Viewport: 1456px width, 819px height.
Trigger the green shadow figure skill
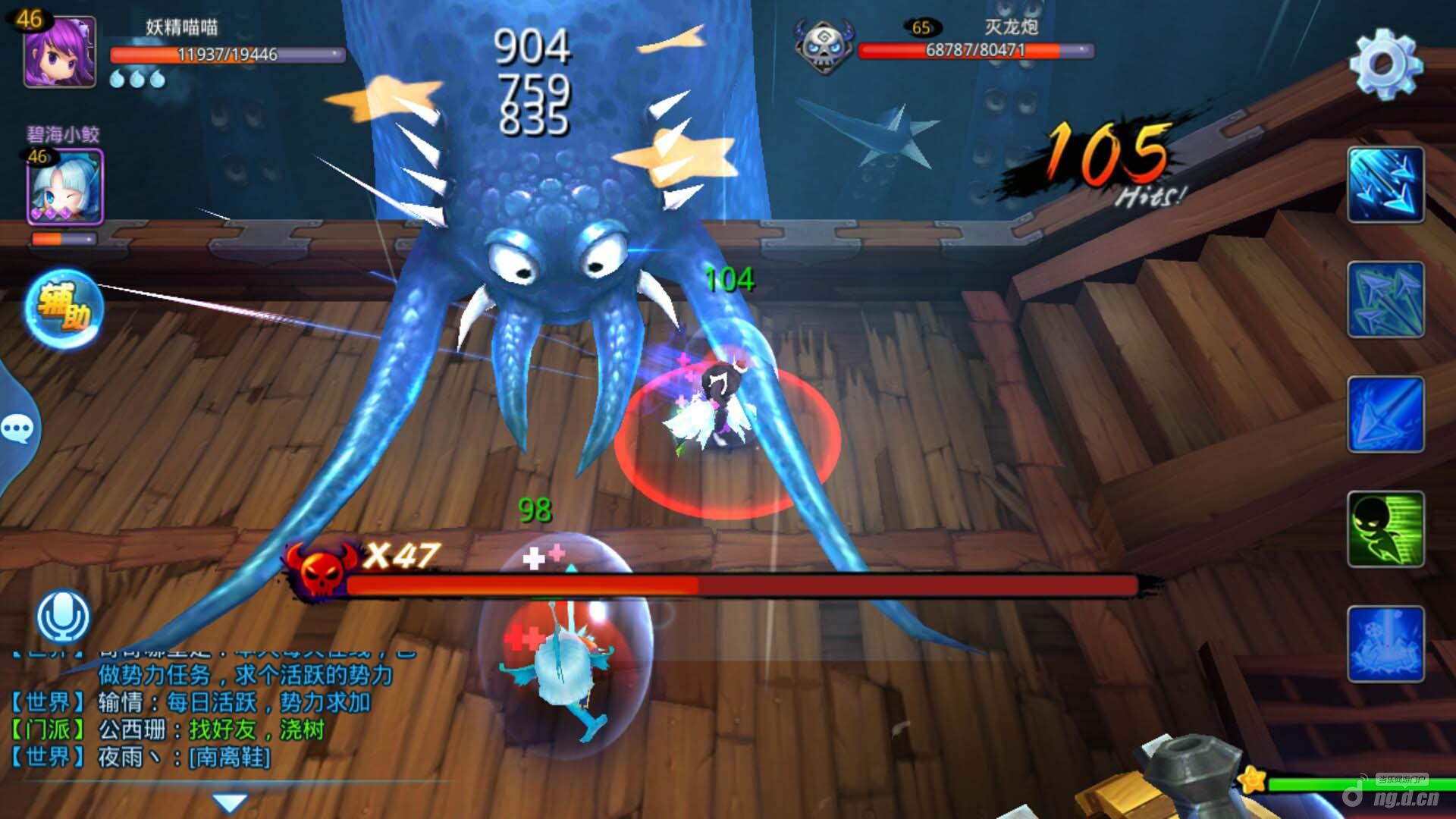click(1385, 529)
